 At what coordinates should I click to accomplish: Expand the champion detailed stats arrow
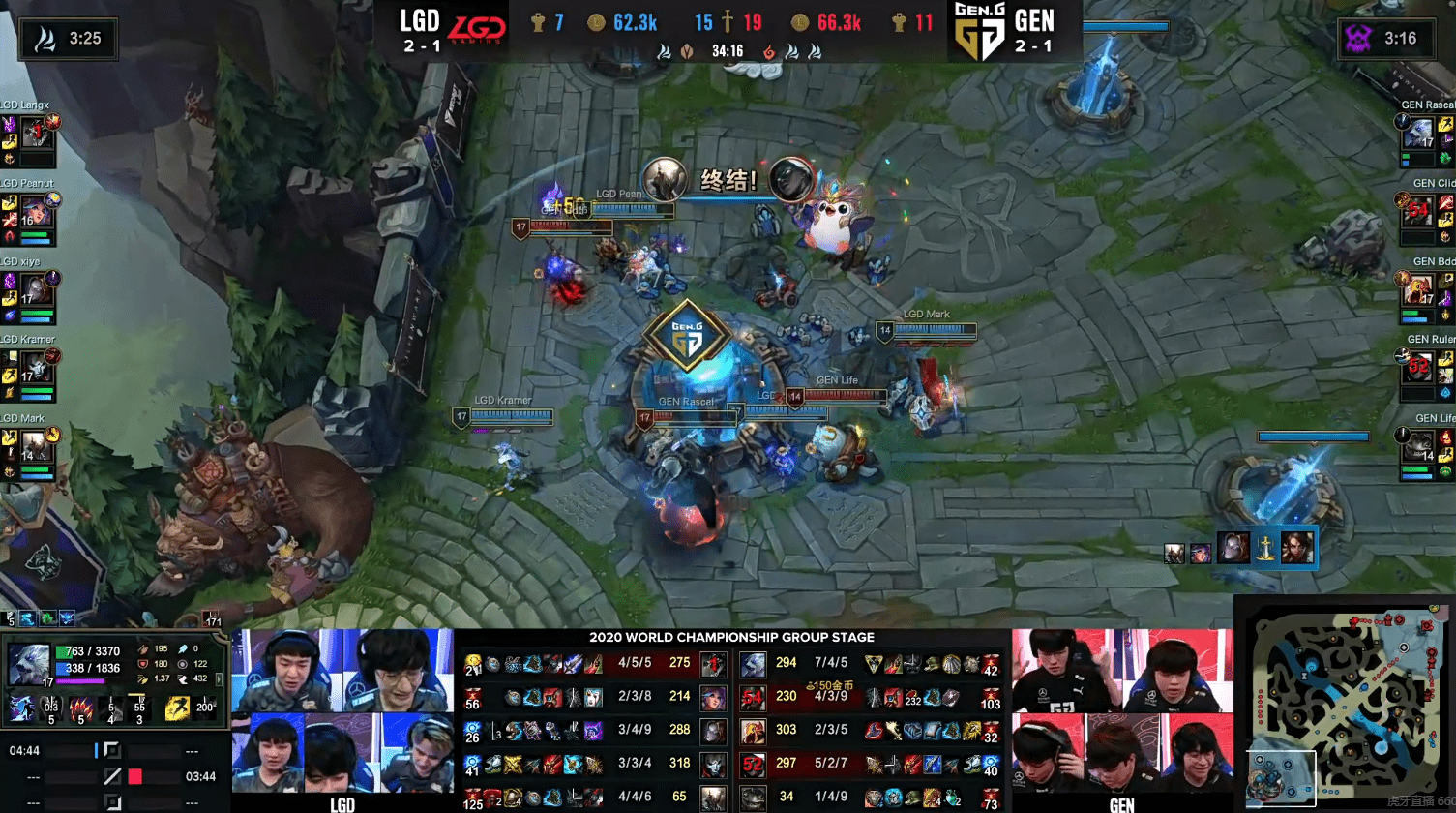pos(219,680)
